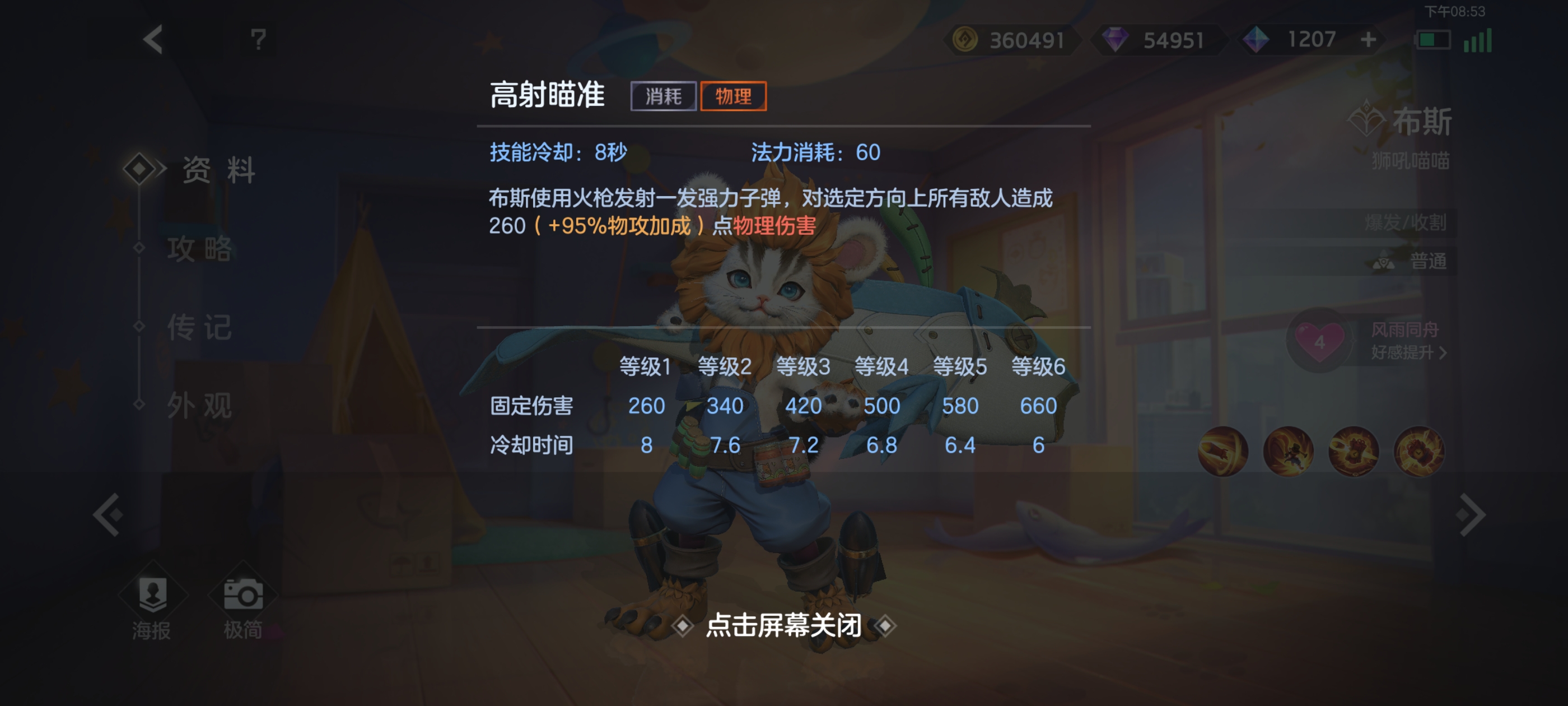Go to previous hero with left arrow
Image resolution: width=1568 pixels, height=706 pixels.
(x=107, y=514)
